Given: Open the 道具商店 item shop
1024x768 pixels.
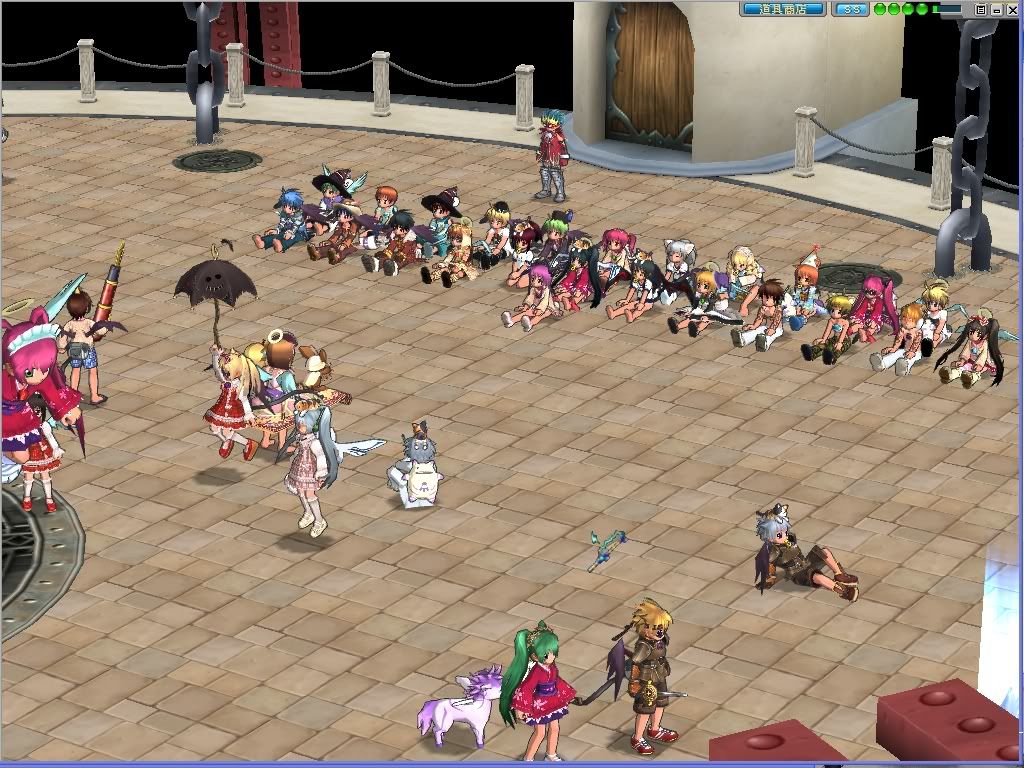Looking at the screenshot, I should click(782, 9).
